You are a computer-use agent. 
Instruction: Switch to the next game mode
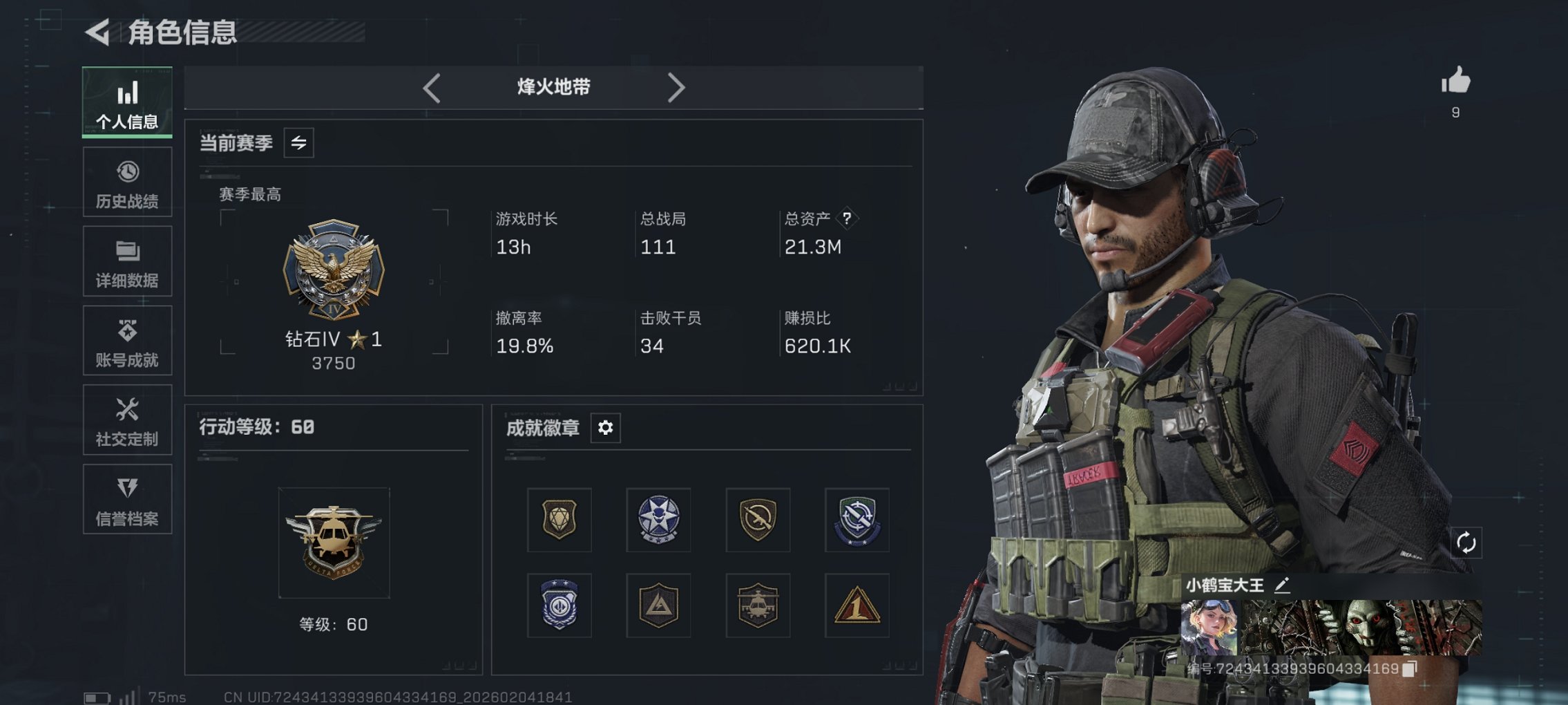click(x=676, y=87)
